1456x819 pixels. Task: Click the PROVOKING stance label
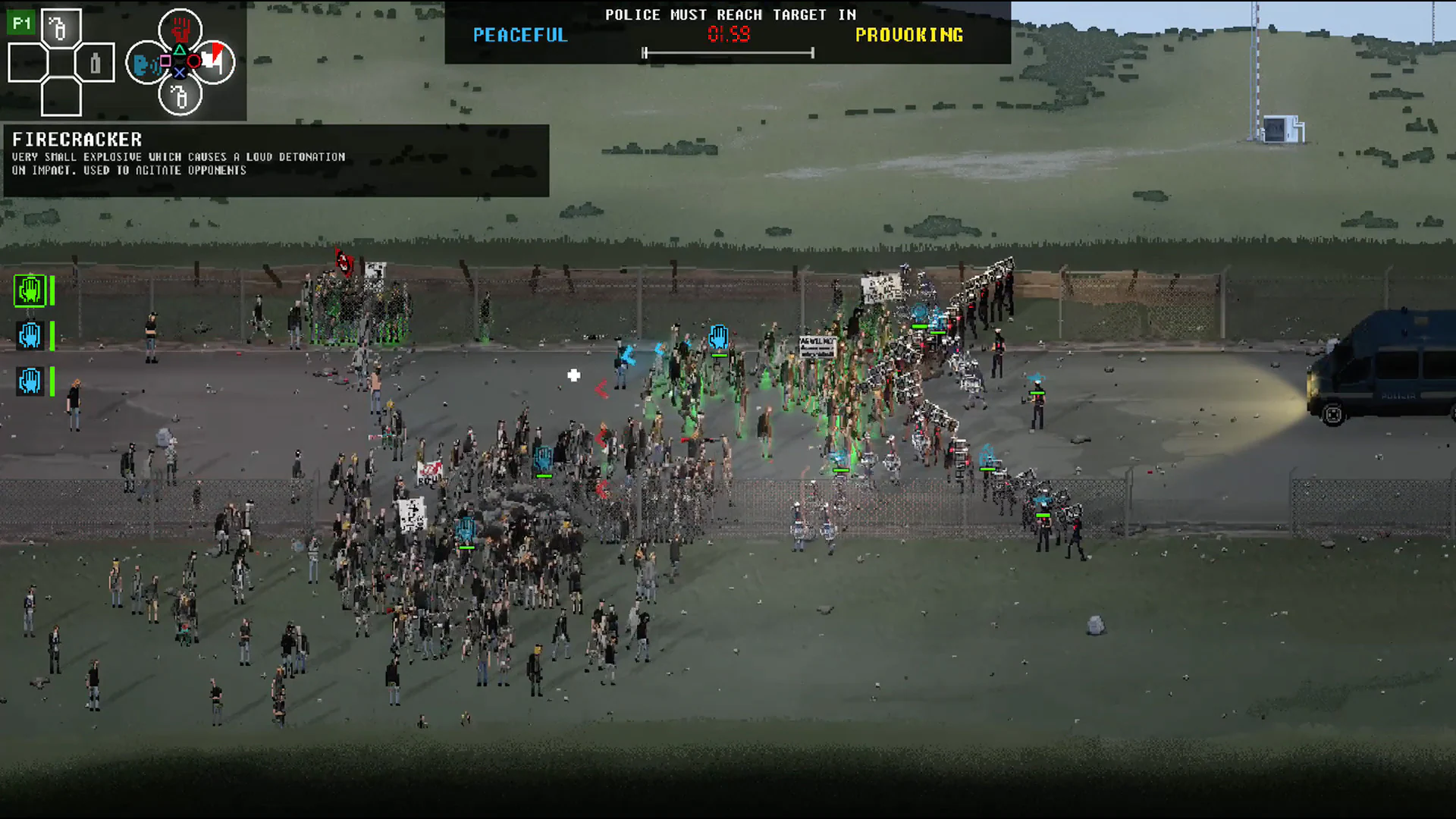908,35
